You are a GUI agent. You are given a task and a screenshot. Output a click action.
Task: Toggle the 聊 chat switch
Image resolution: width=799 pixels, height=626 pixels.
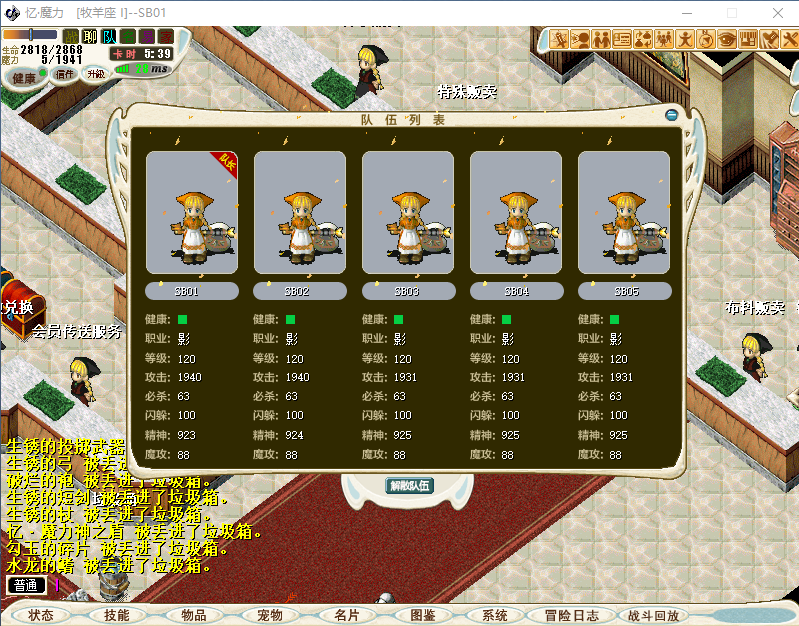coord(90,36)
